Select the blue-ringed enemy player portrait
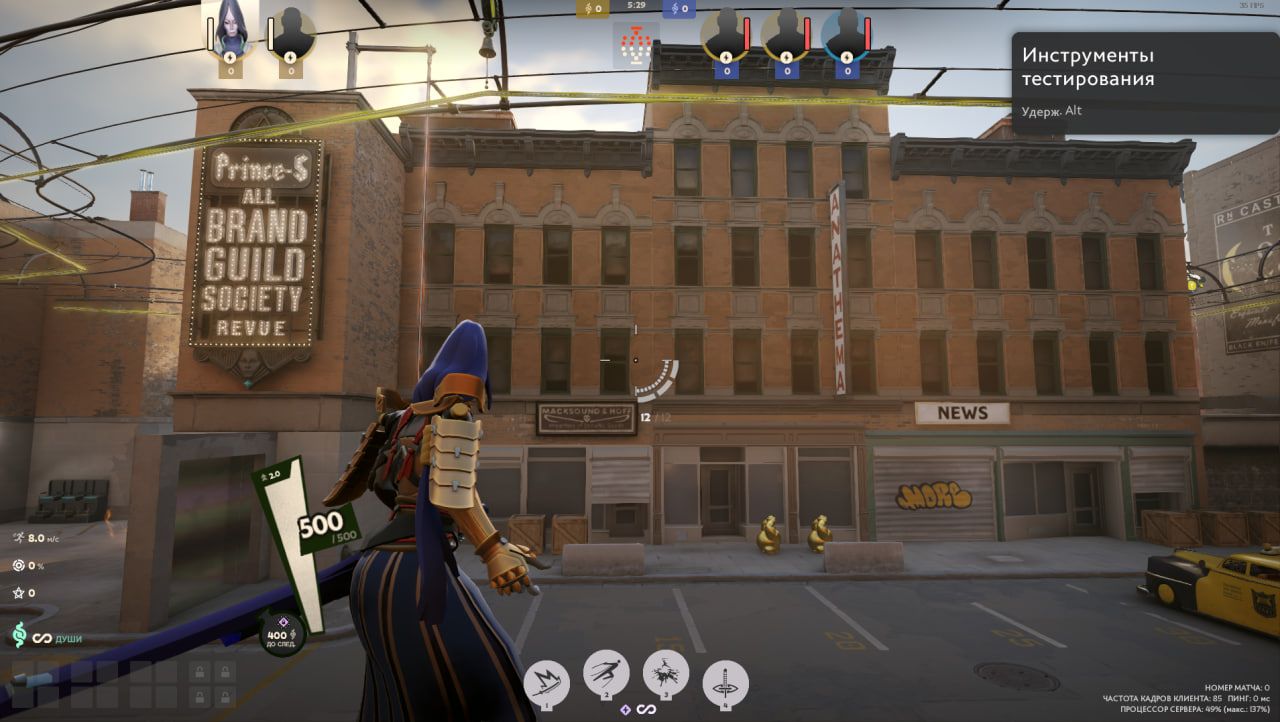 [845, 34]
